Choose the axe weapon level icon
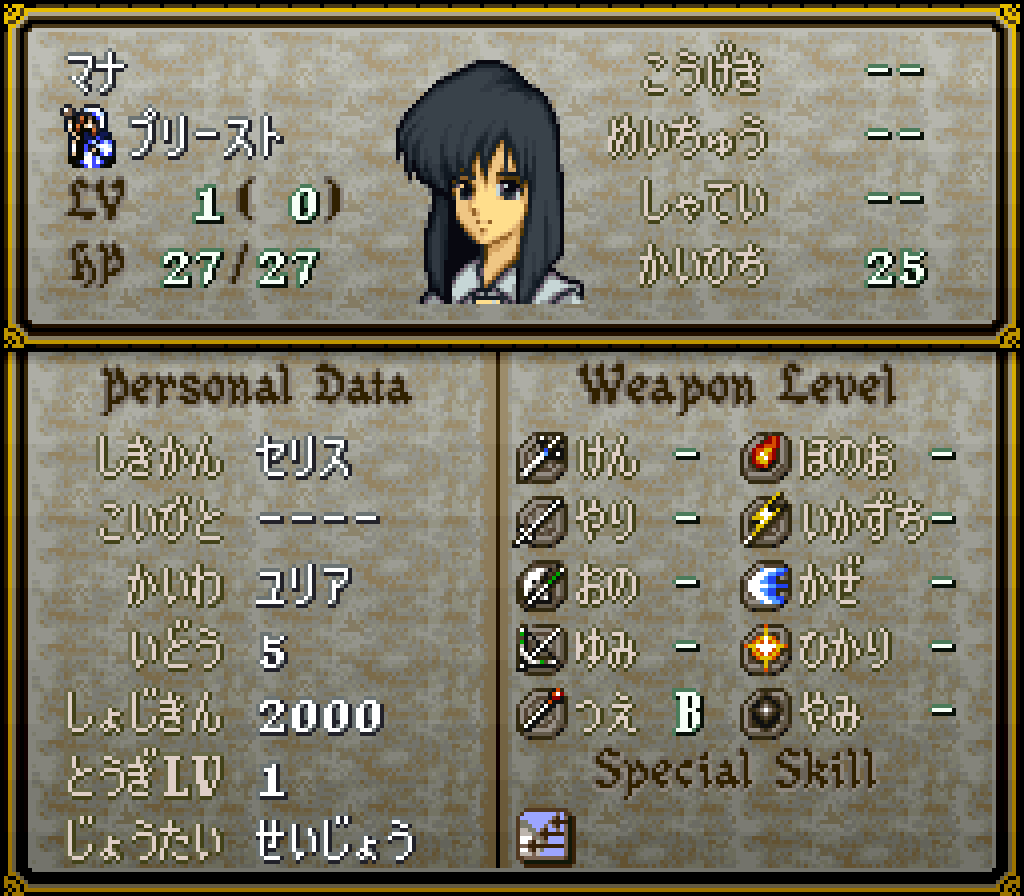The height and width of the screenshot is (896, 1024). (542, 585)
